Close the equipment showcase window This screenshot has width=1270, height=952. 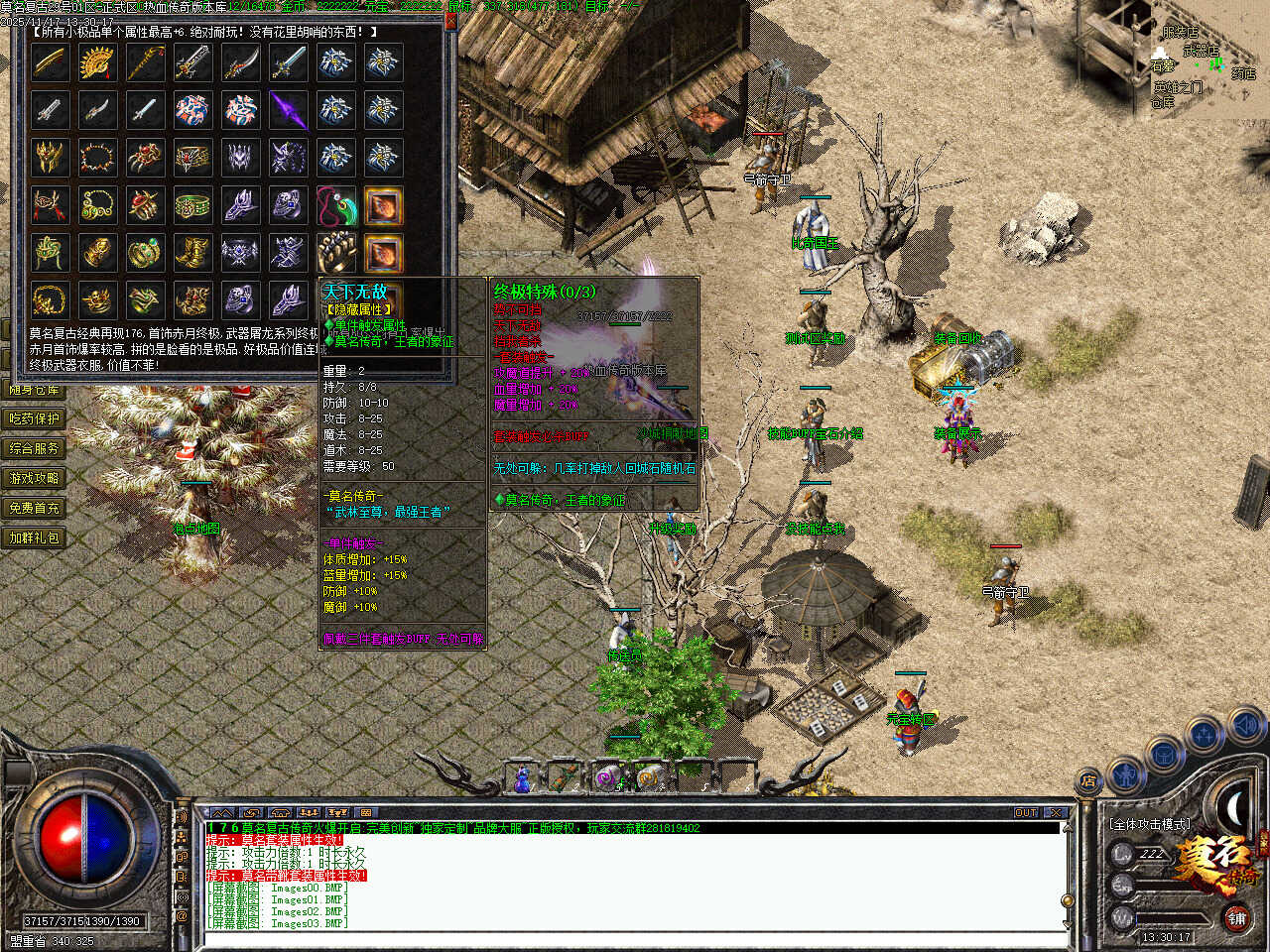click(x=450, y=21)
